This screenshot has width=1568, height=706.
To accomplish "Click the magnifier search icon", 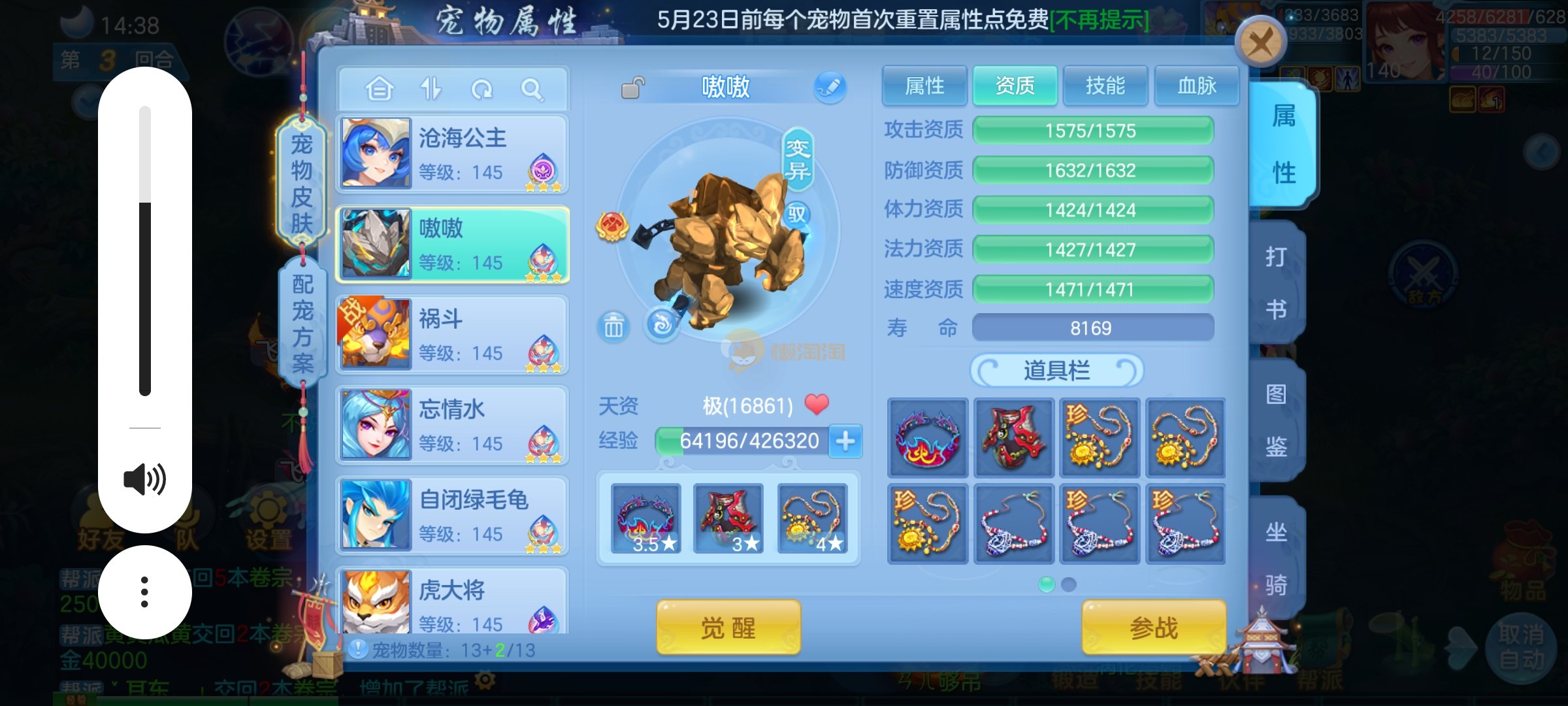I will [x=532, y=89].
